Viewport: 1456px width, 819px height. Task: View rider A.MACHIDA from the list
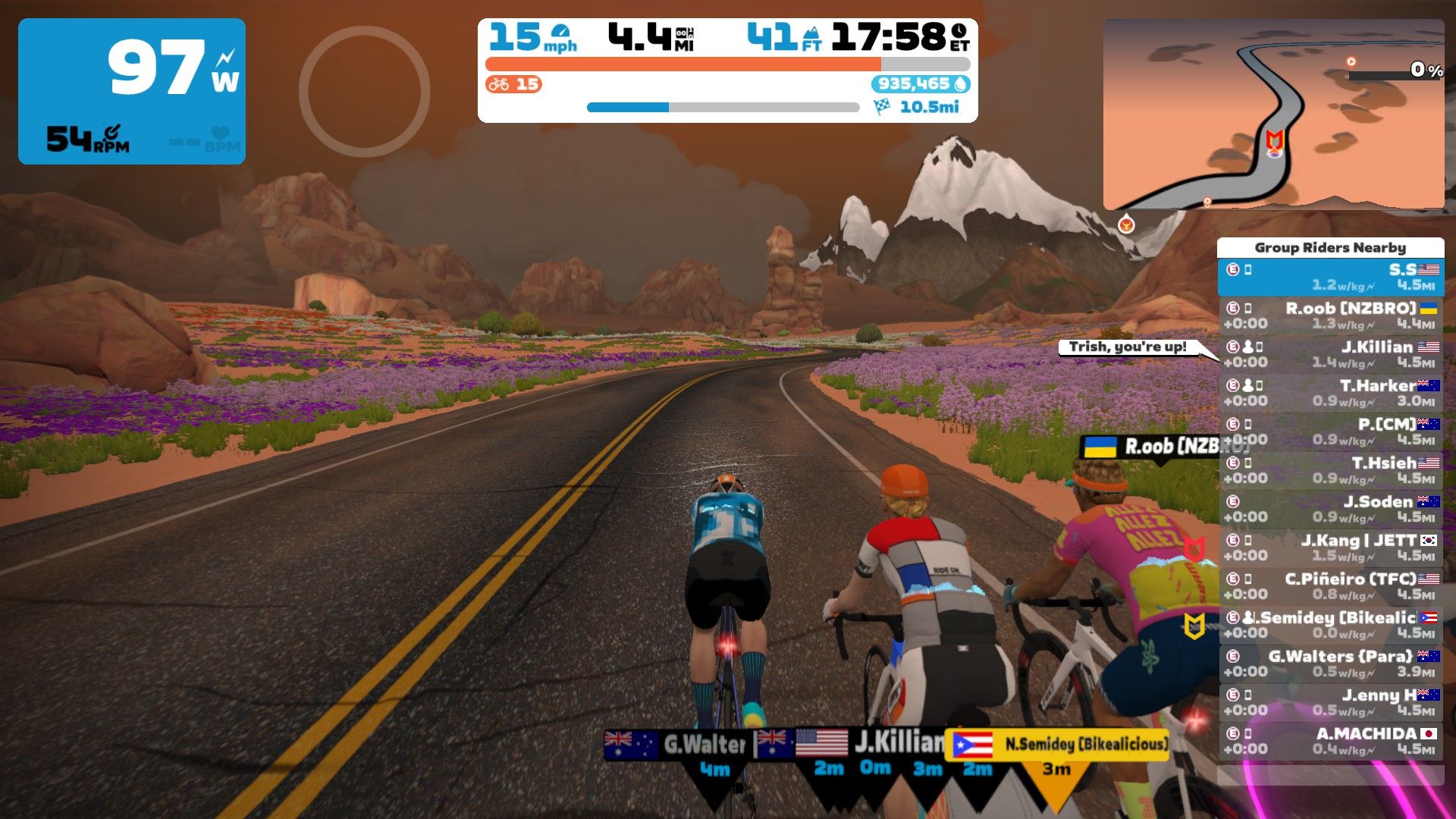(1331, 741)
